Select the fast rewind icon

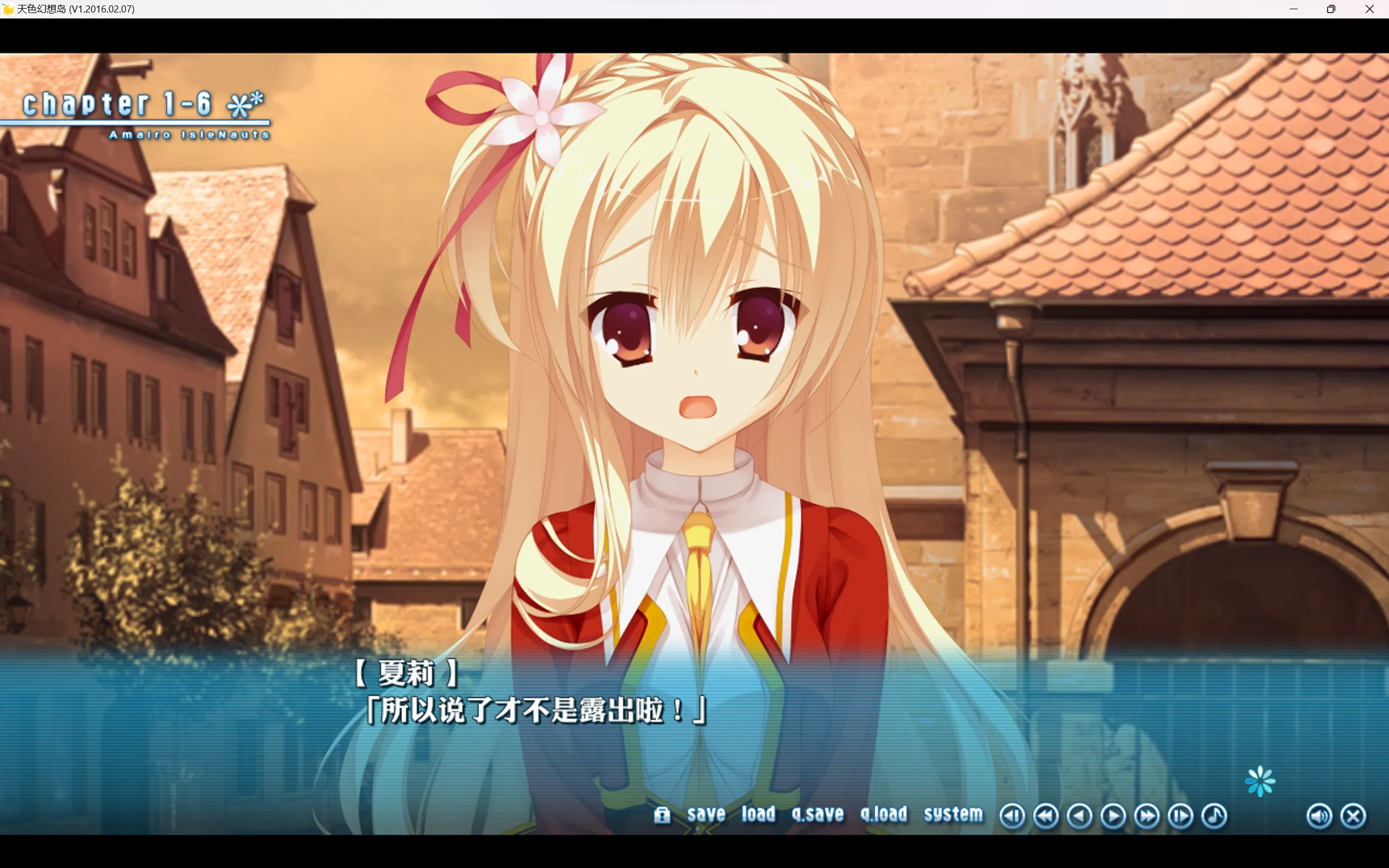pos(1046,815)
